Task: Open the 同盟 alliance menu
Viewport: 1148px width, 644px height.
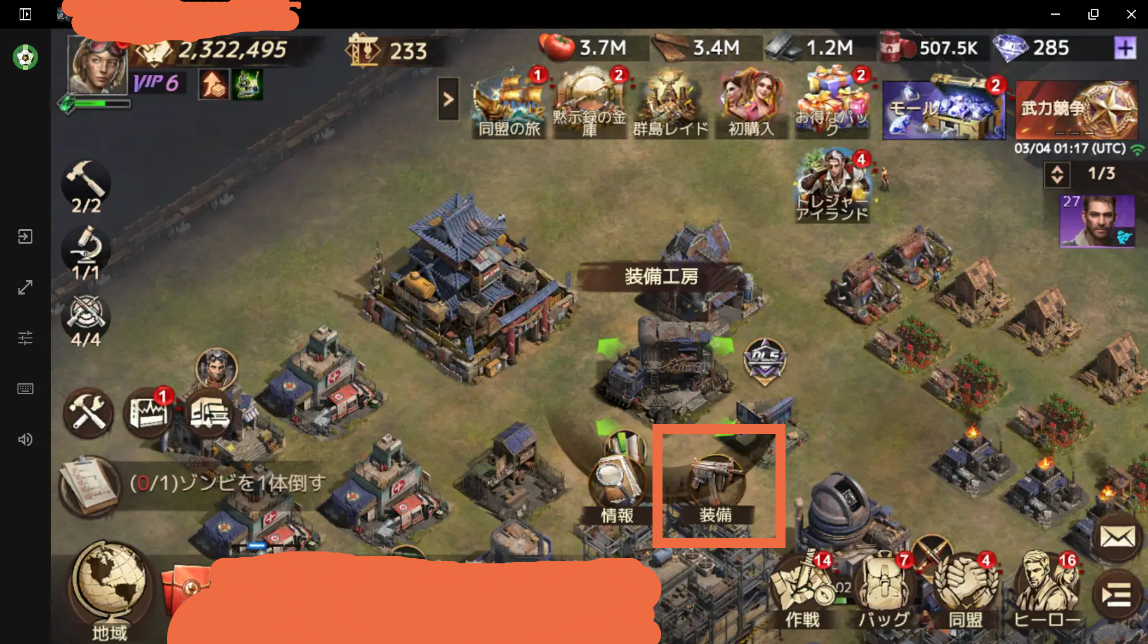Action: tap(965, 588)
